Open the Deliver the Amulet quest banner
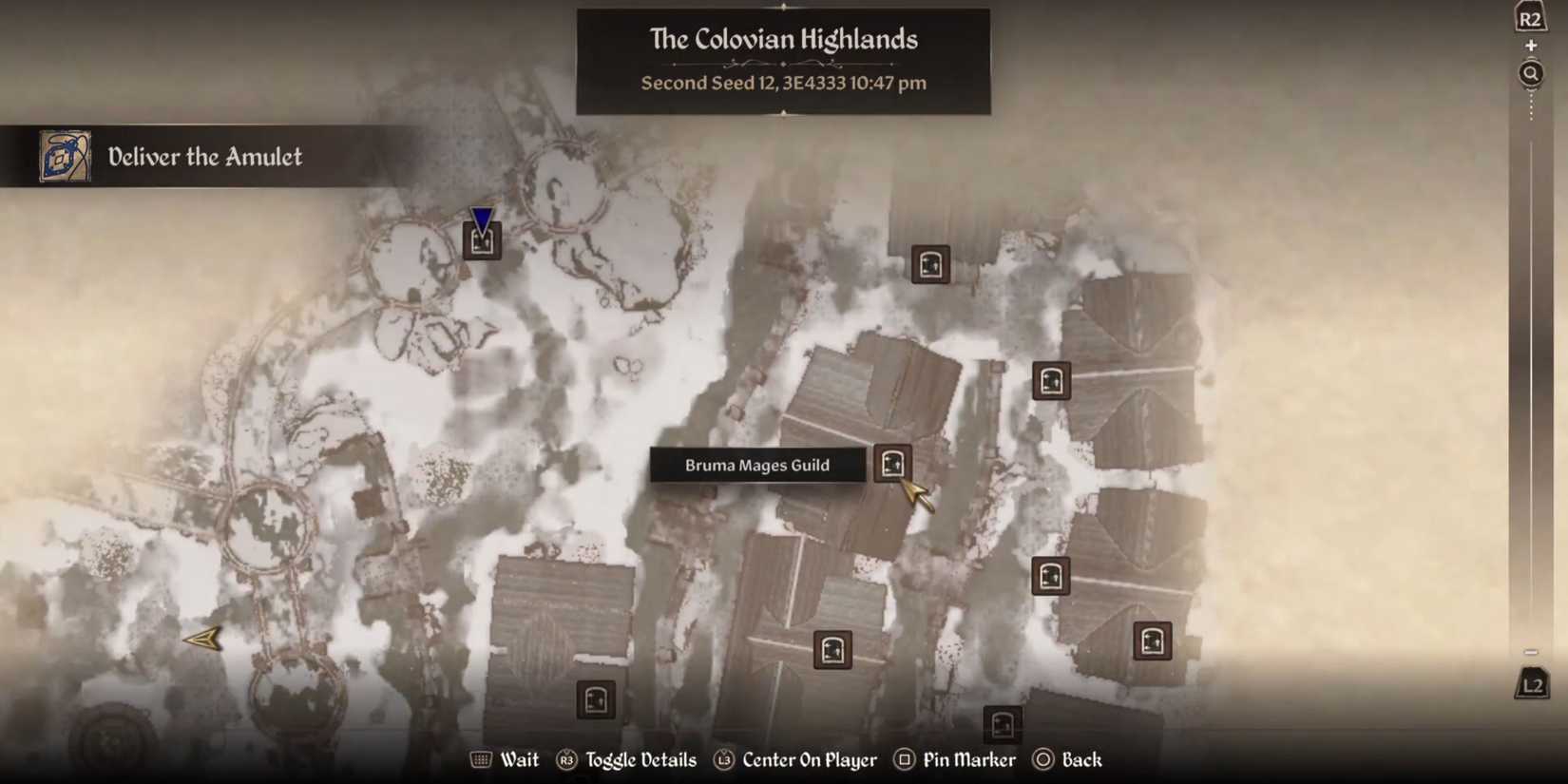The image size is (1568, 784). coord(205,157)
